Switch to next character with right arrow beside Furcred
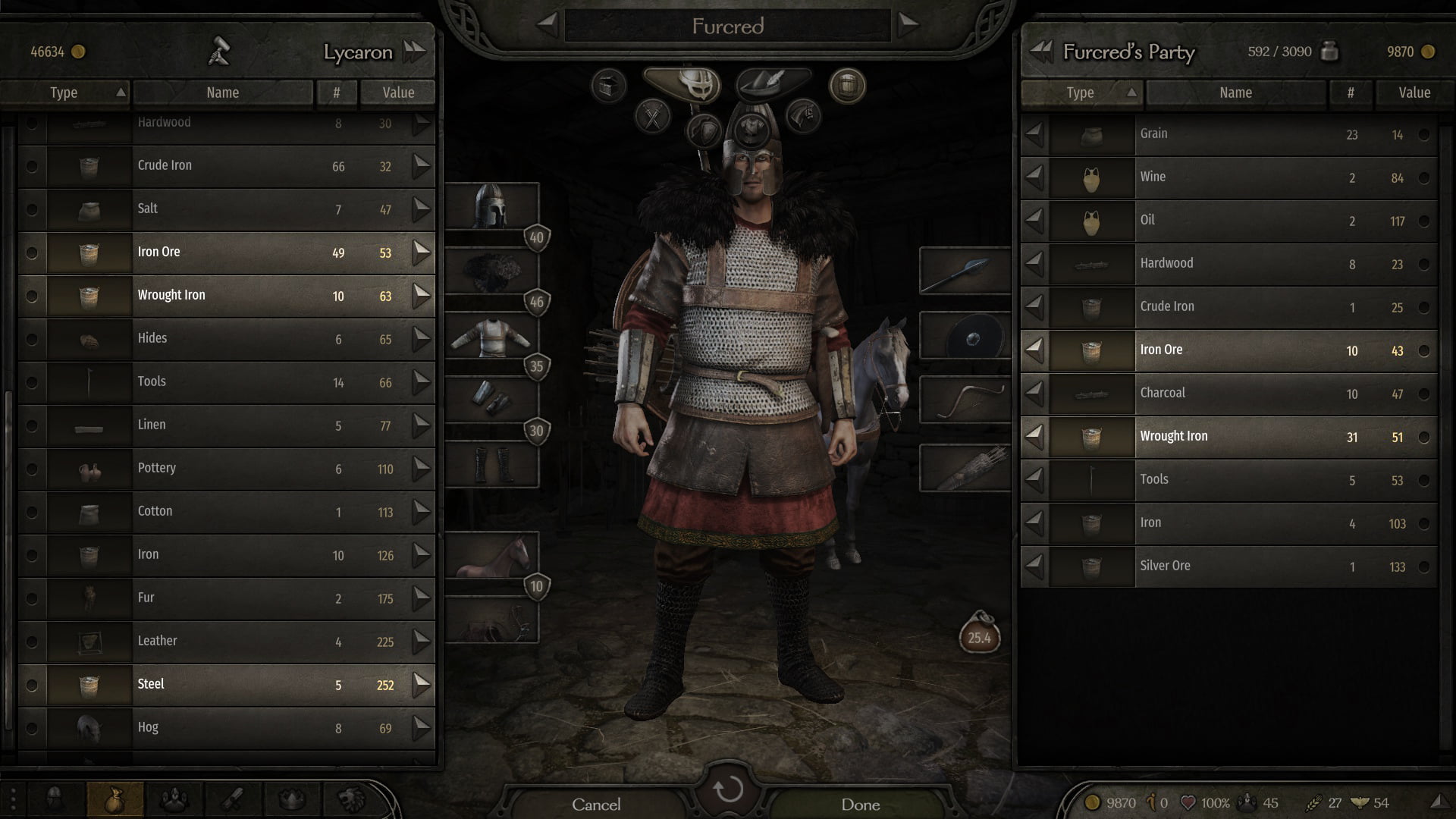1456x819 pixels. coord(907,24)
